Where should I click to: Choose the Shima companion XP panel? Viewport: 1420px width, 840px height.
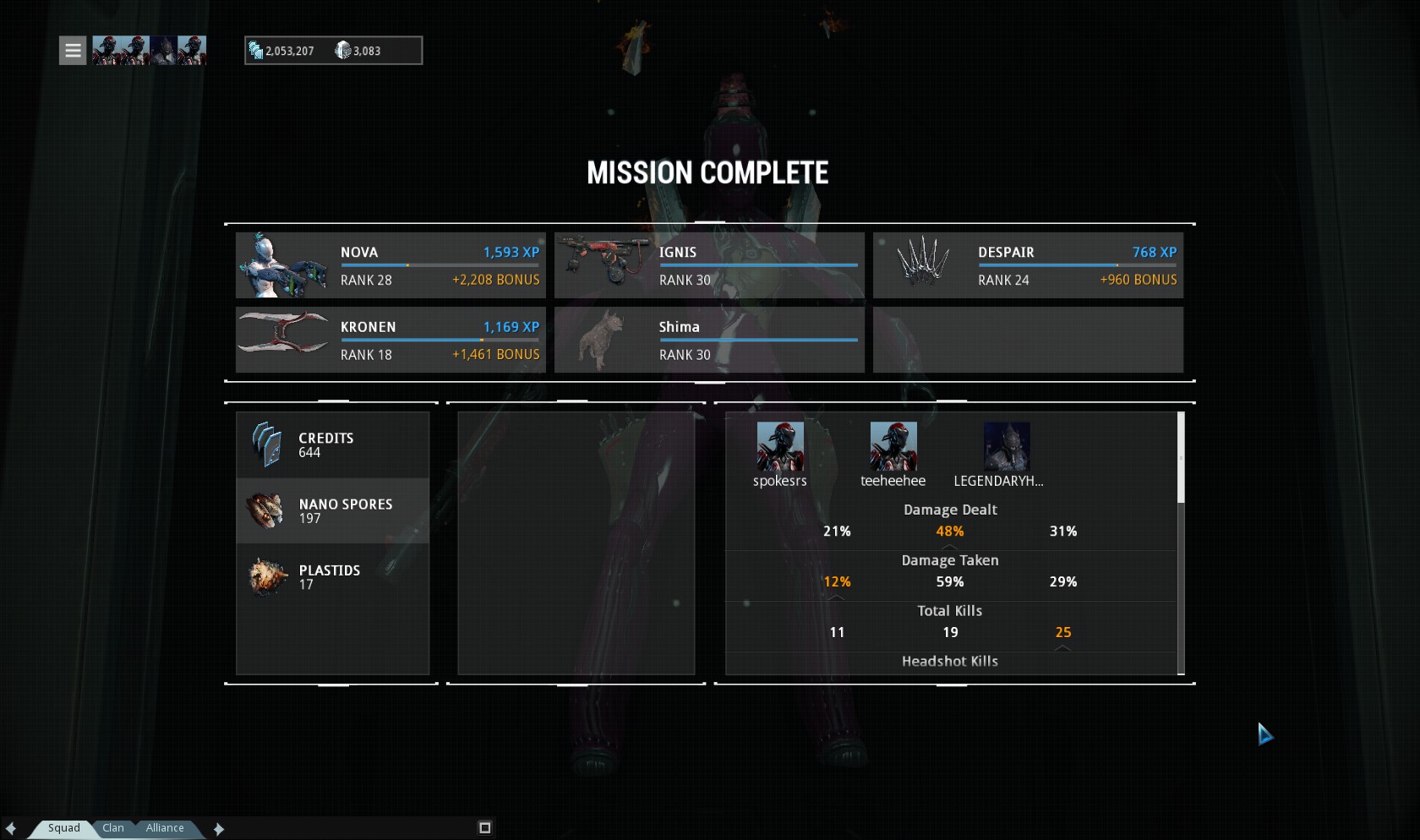tap(709, 340)
